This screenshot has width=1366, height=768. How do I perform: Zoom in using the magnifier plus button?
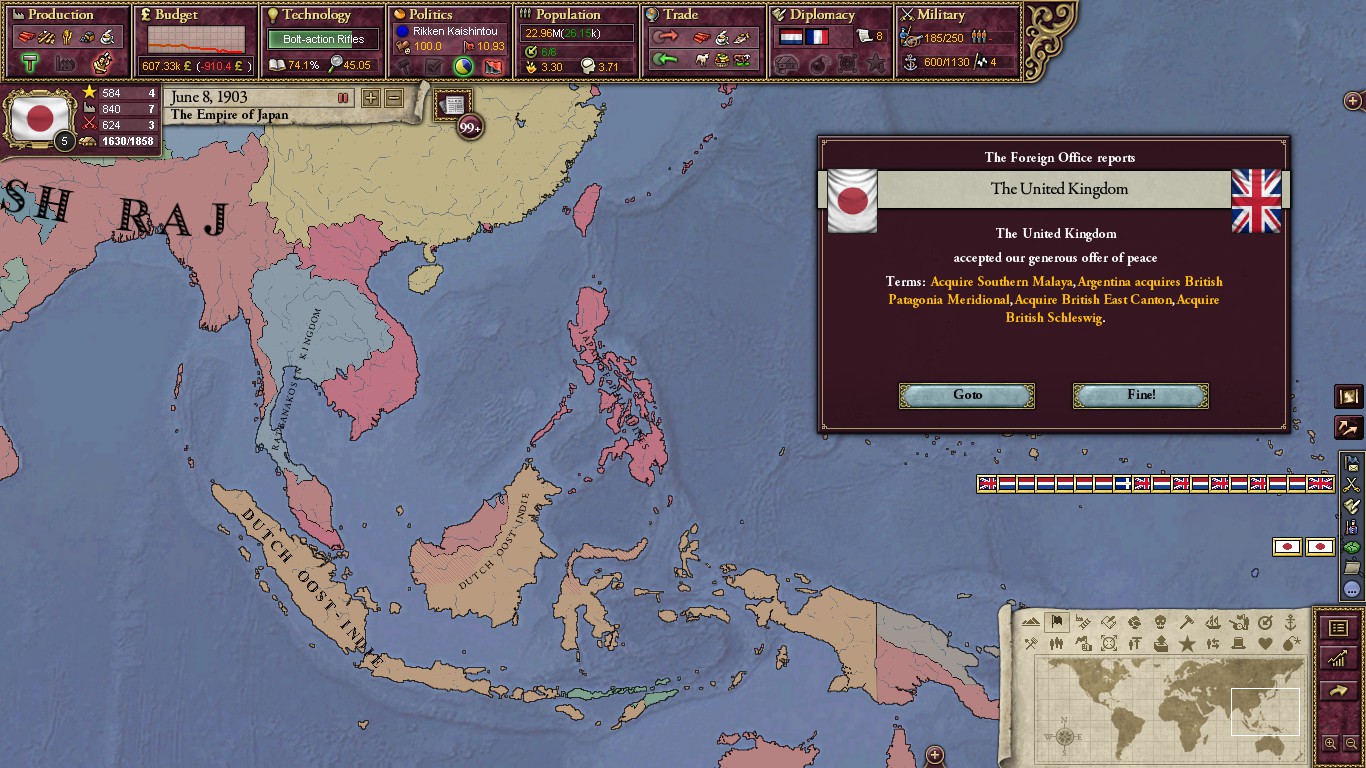click(1330, 743)
